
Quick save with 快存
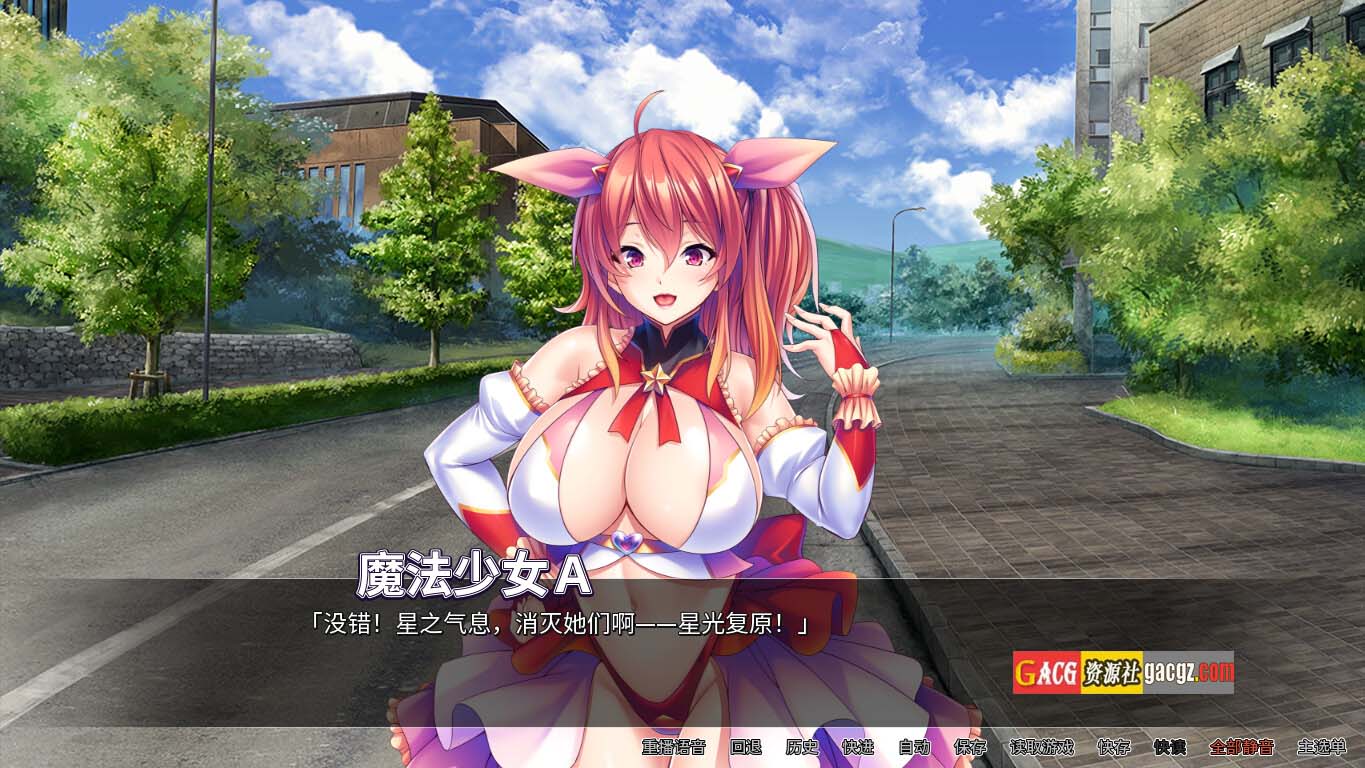[1113, 747]
